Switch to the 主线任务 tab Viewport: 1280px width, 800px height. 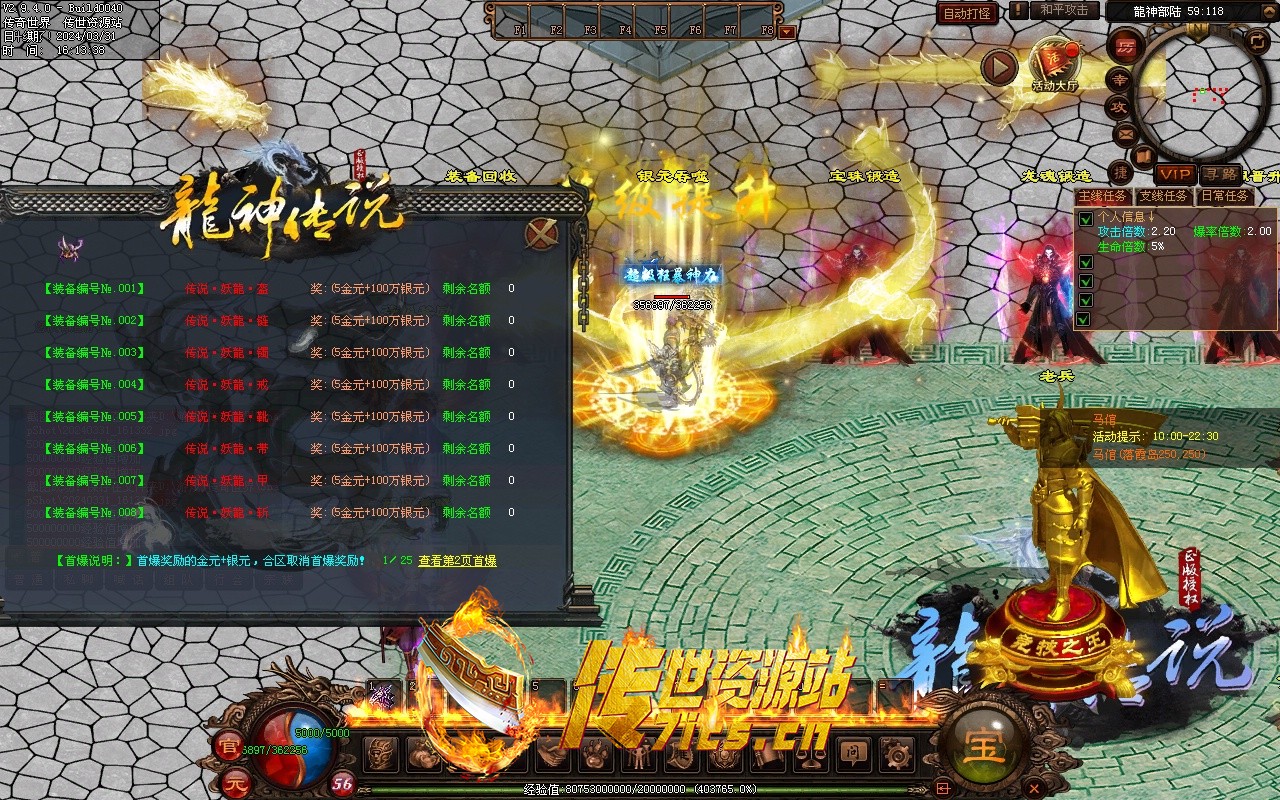click(1104, 196)
